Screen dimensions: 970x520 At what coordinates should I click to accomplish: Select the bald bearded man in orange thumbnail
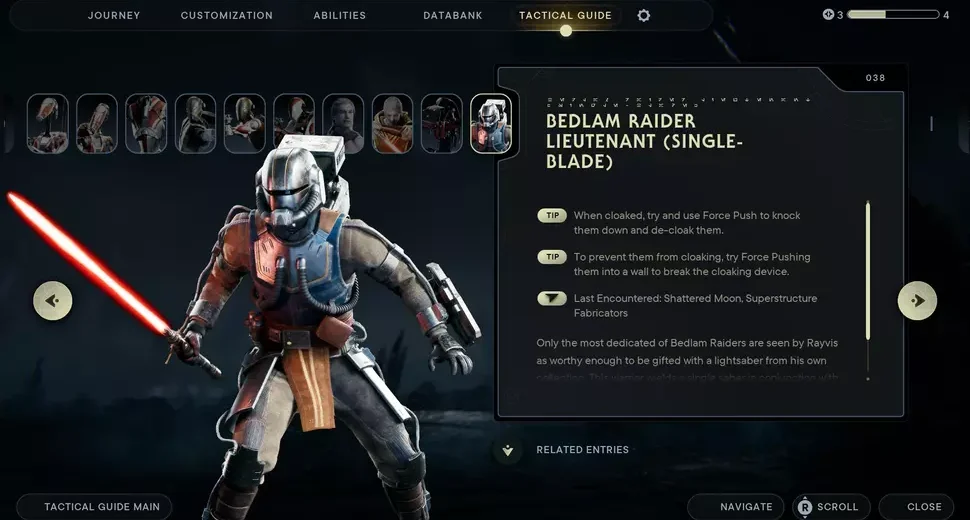pyautogui.click(x=392, y=124)
